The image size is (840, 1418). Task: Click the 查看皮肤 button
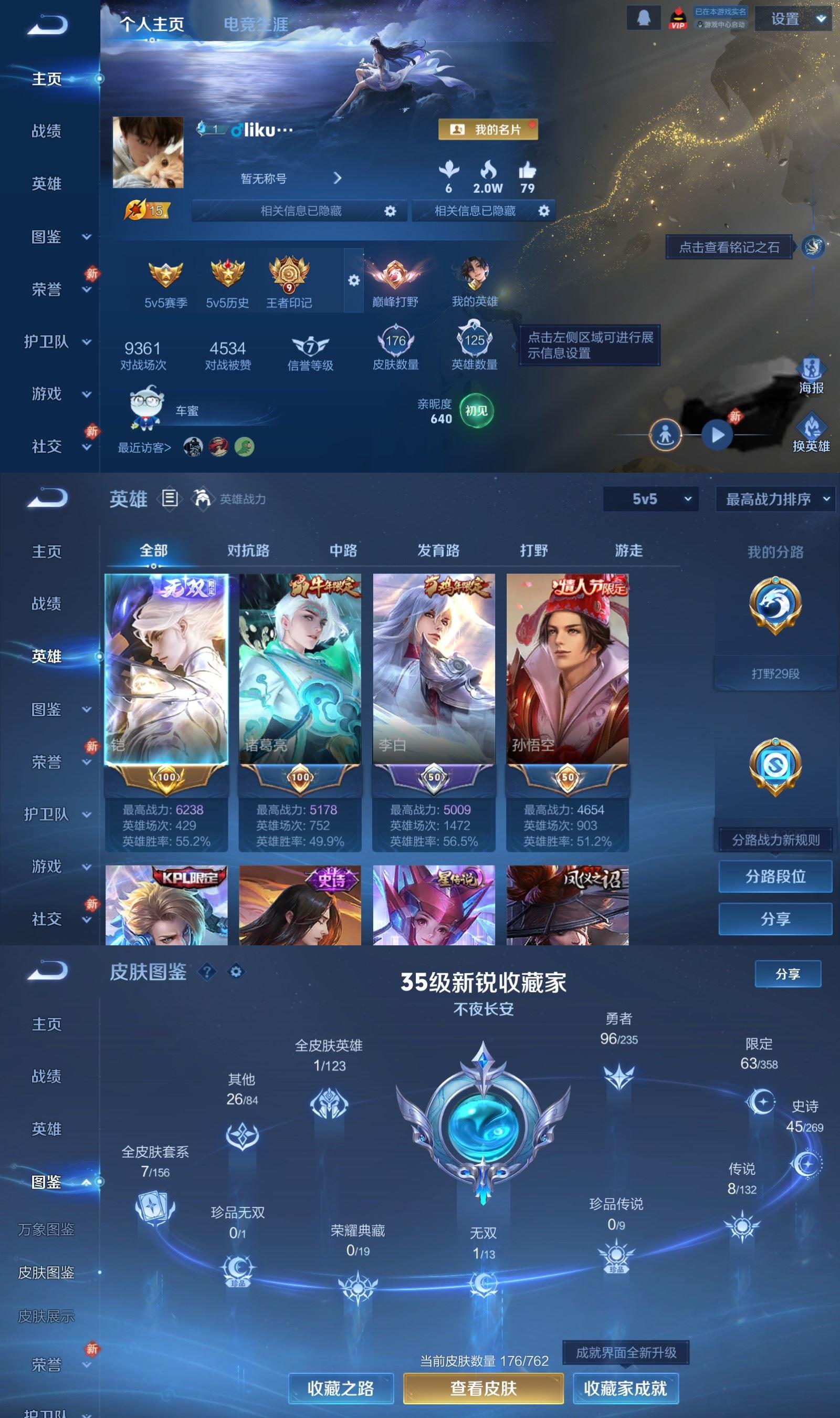[484, 1388]
